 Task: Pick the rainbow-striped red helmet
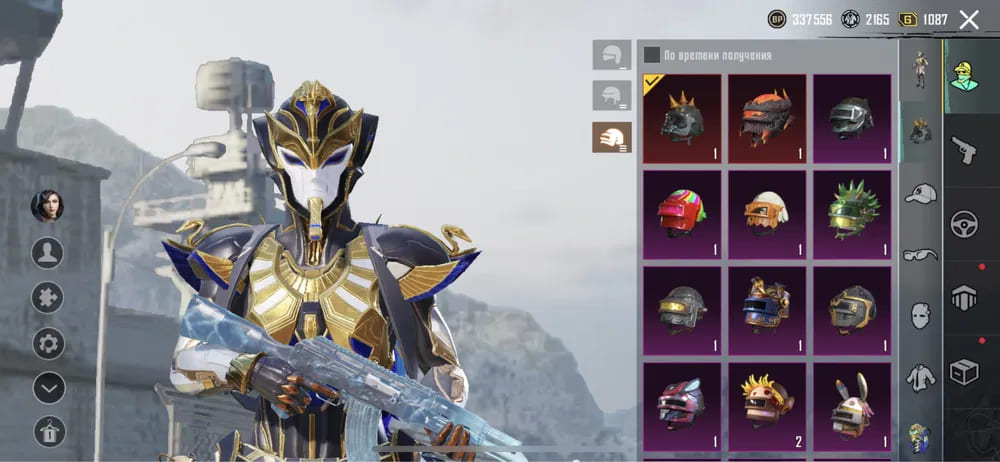pos(681,214)
